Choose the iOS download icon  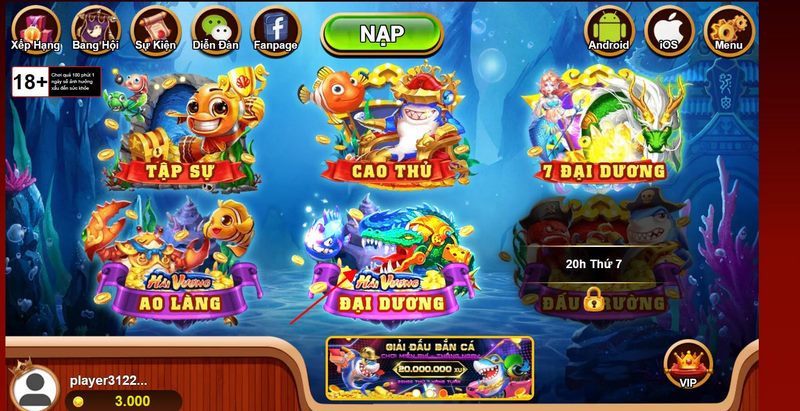point(669,27)
